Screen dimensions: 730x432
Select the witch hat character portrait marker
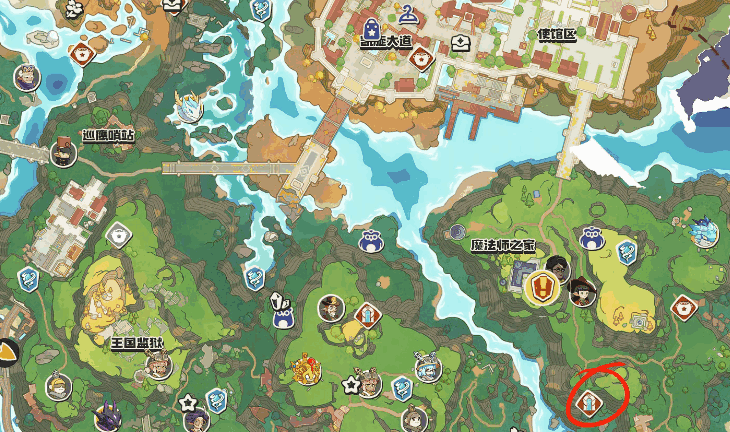(582, 291)
